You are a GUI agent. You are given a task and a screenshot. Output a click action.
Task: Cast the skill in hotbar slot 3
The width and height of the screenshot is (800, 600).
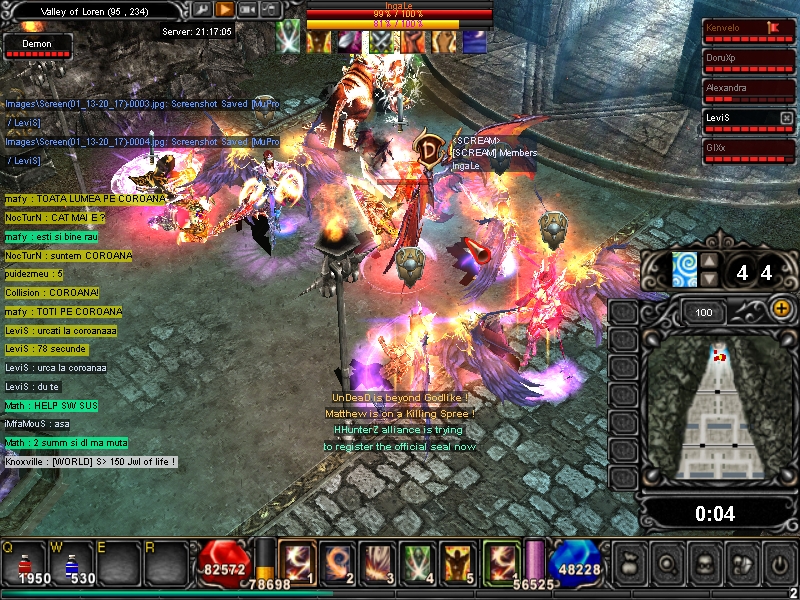click(x=377, y=560)
